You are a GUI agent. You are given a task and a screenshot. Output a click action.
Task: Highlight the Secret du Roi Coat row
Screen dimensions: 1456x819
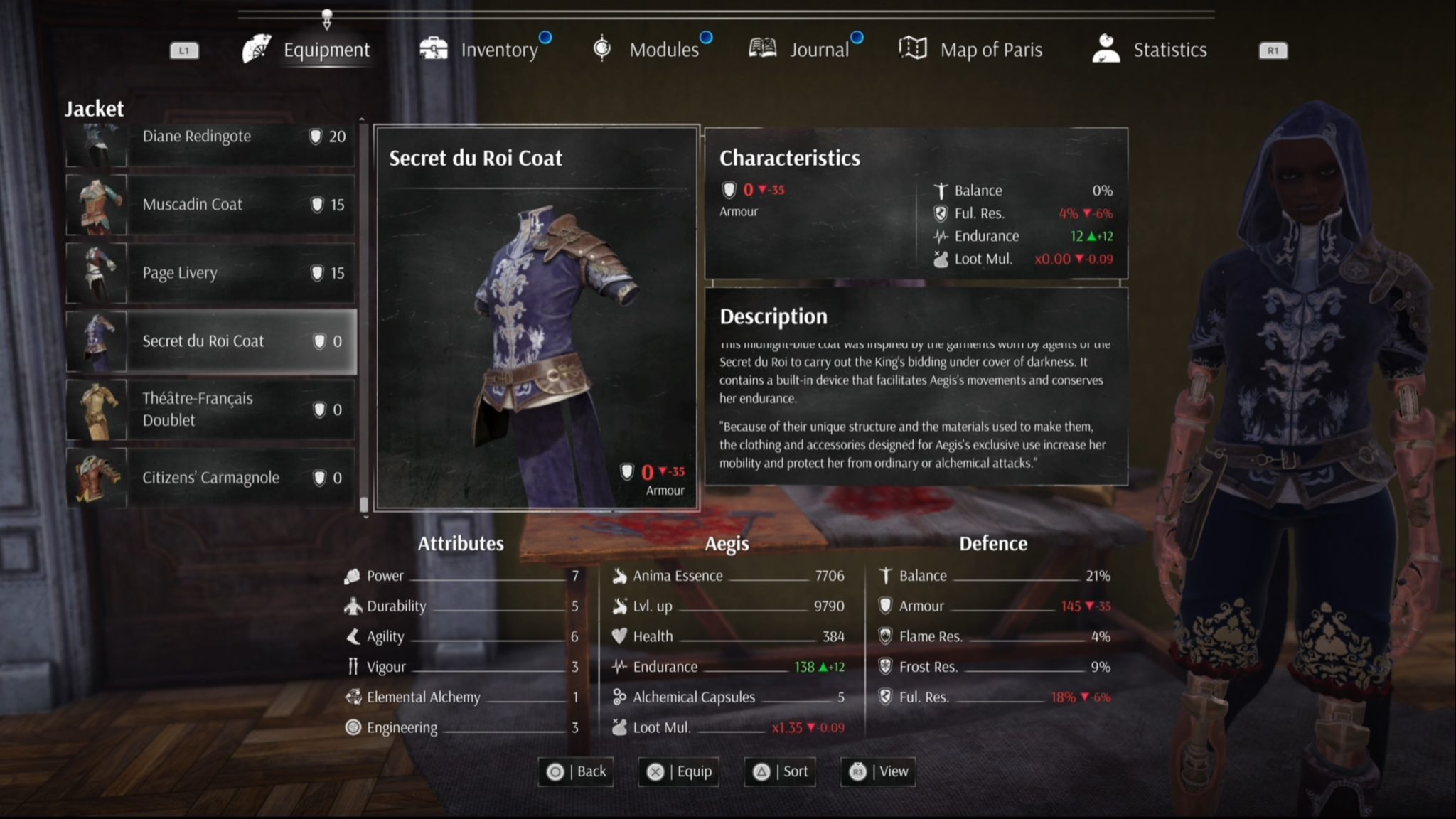pyautogui.click(x=210, y=341)
